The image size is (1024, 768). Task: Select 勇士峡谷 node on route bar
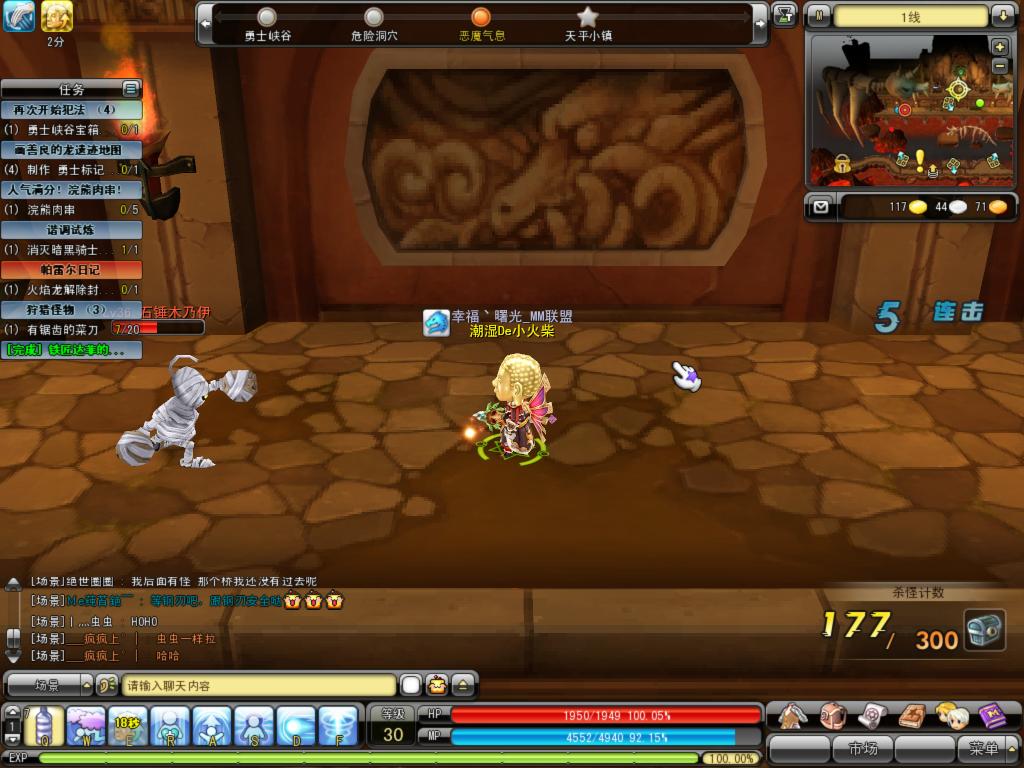267,17
